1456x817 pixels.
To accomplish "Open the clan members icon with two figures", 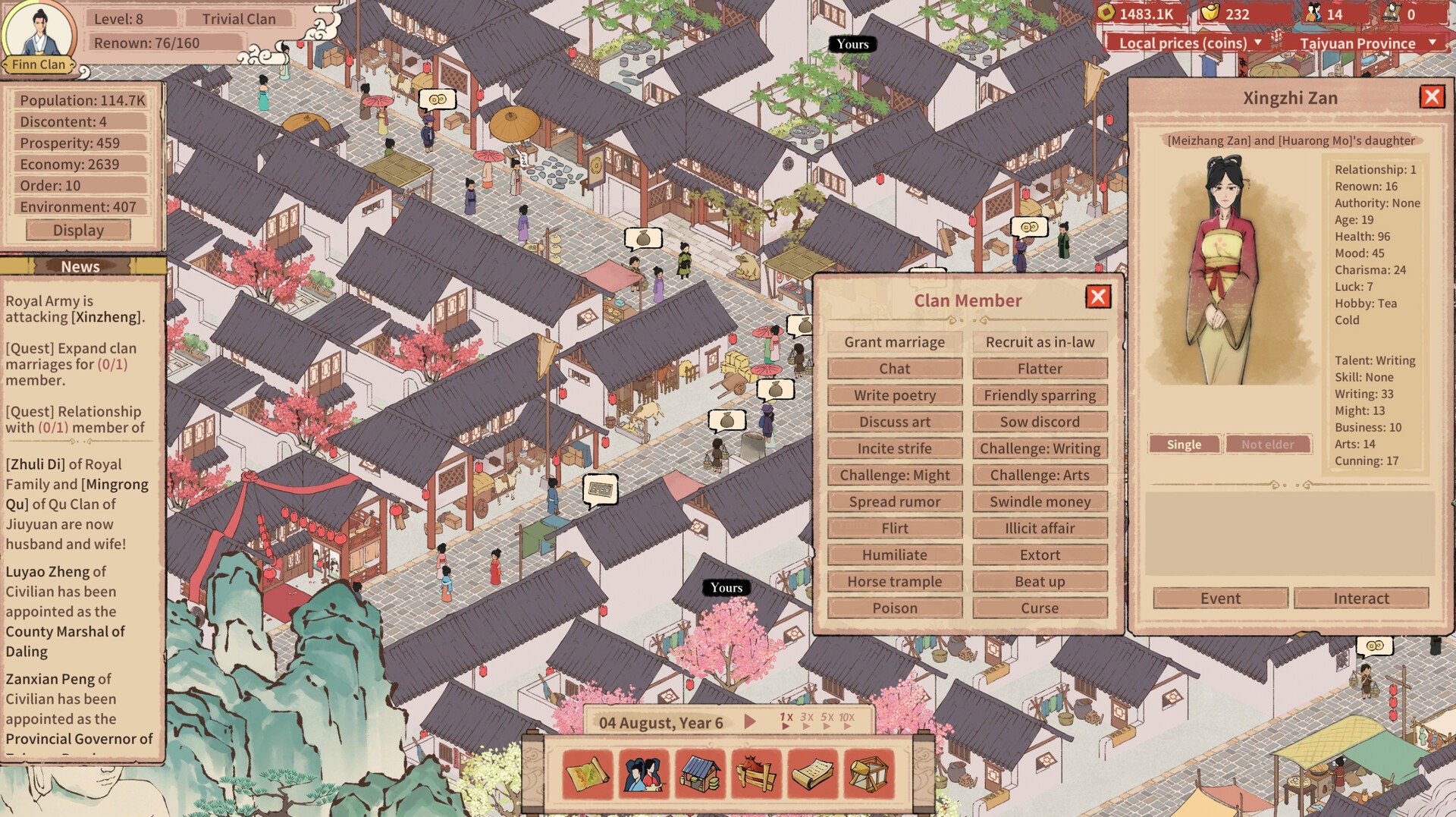I will pyautogui.click(x=644, y=775).
